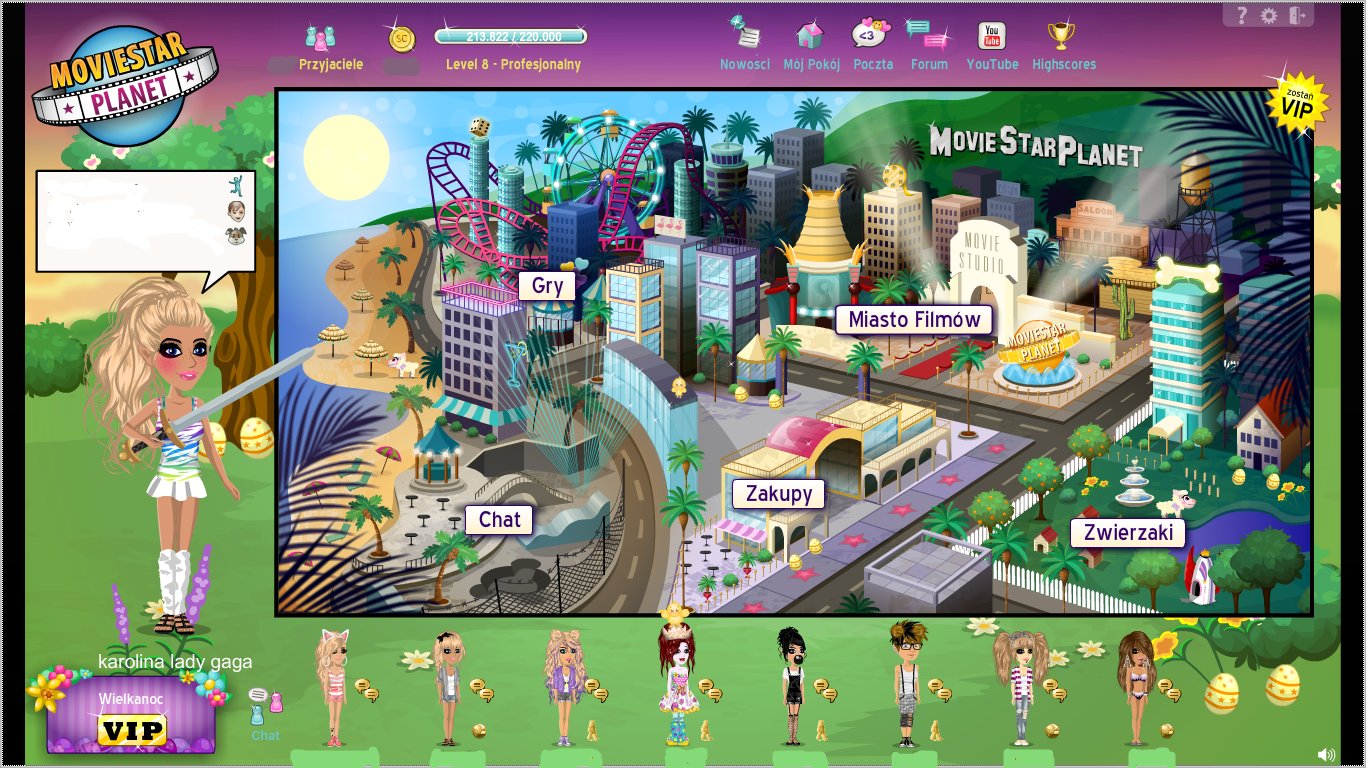Open the Zakupy shopping area
The height and width of the screenshot is (768, 1366).
point(777,493)
